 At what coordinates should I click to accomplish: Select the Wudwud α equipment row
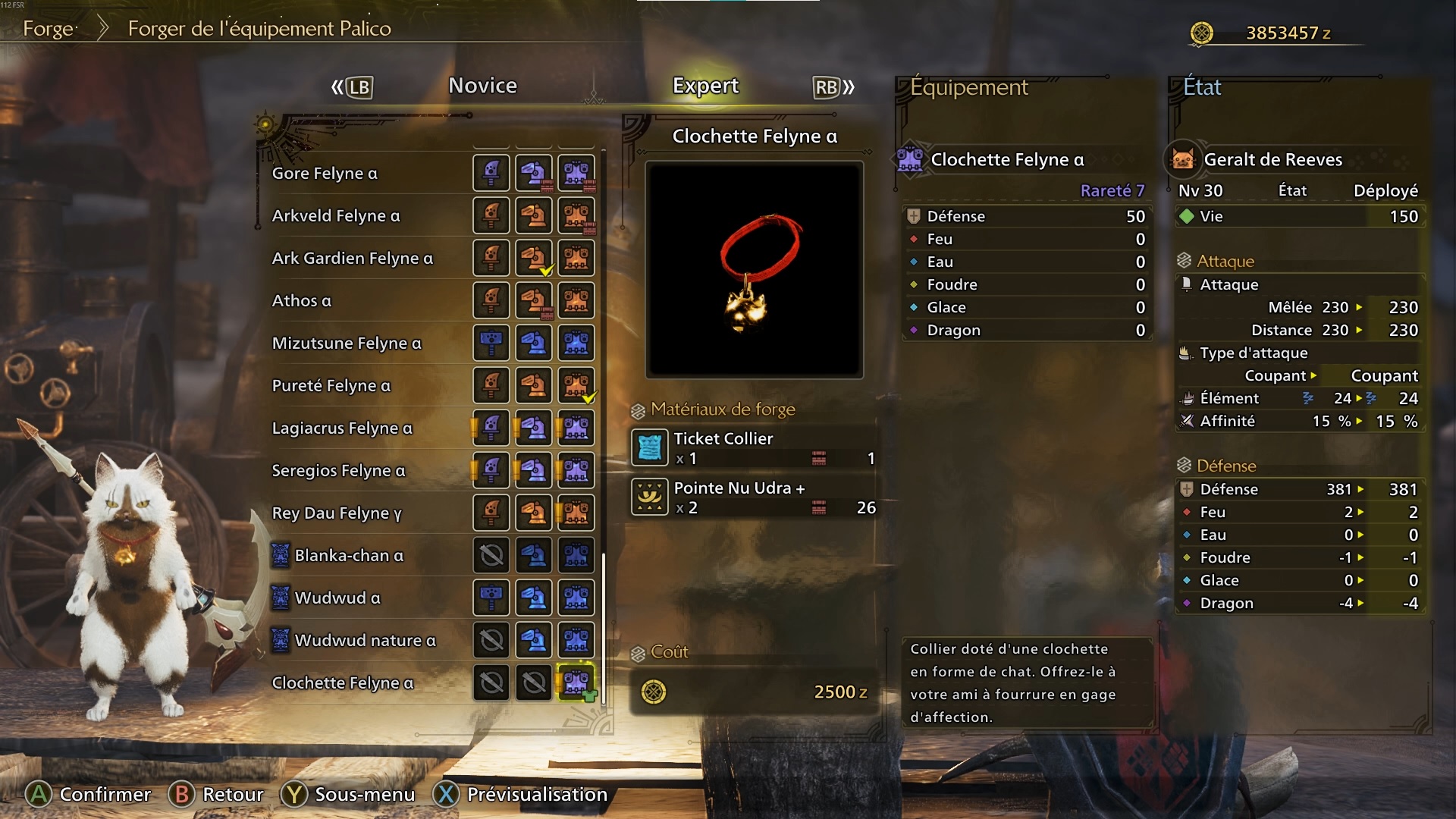pyautogui.click(x=337, y=598)
